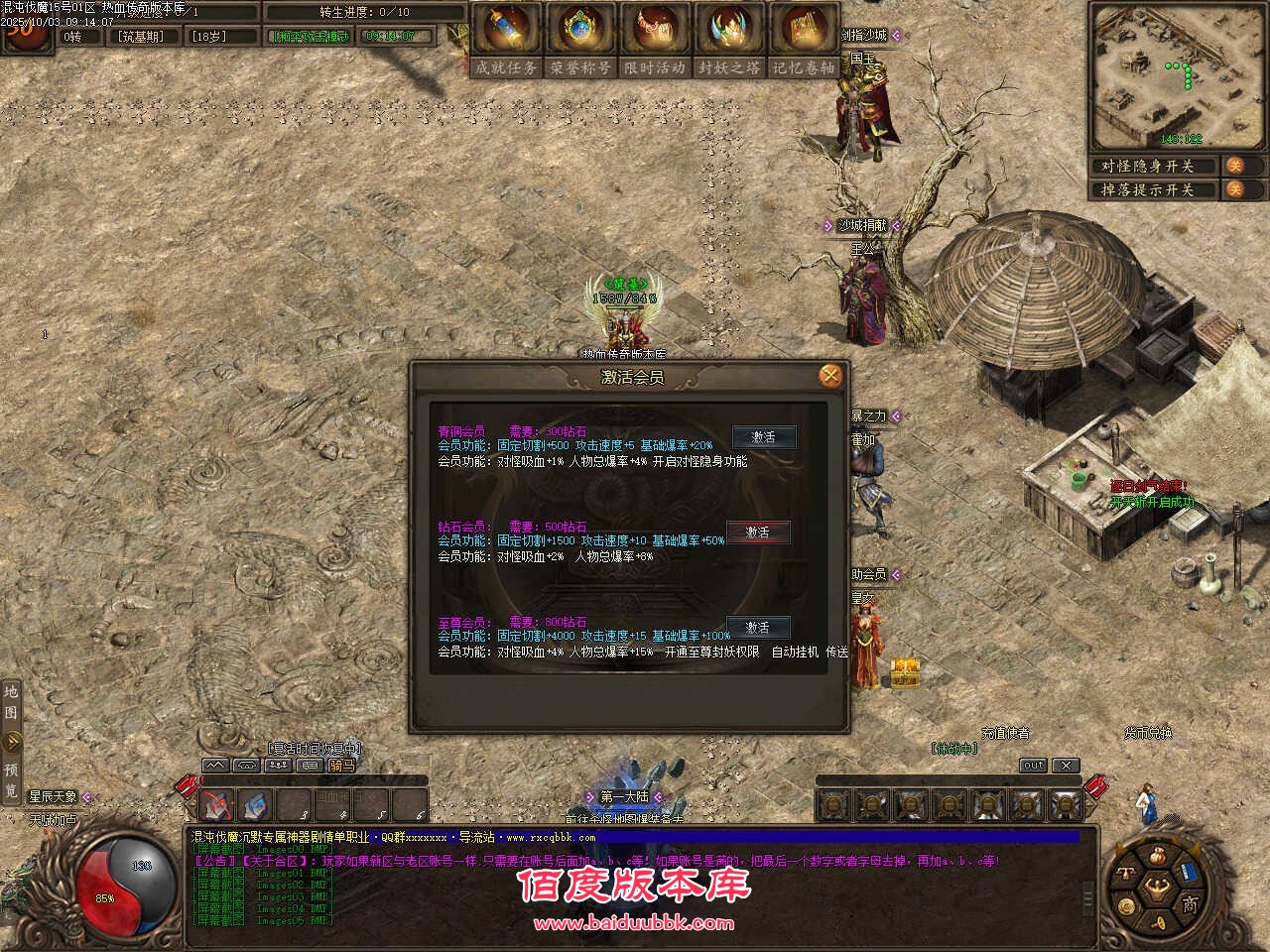Click the out button above skill bar

[1034, 766]
